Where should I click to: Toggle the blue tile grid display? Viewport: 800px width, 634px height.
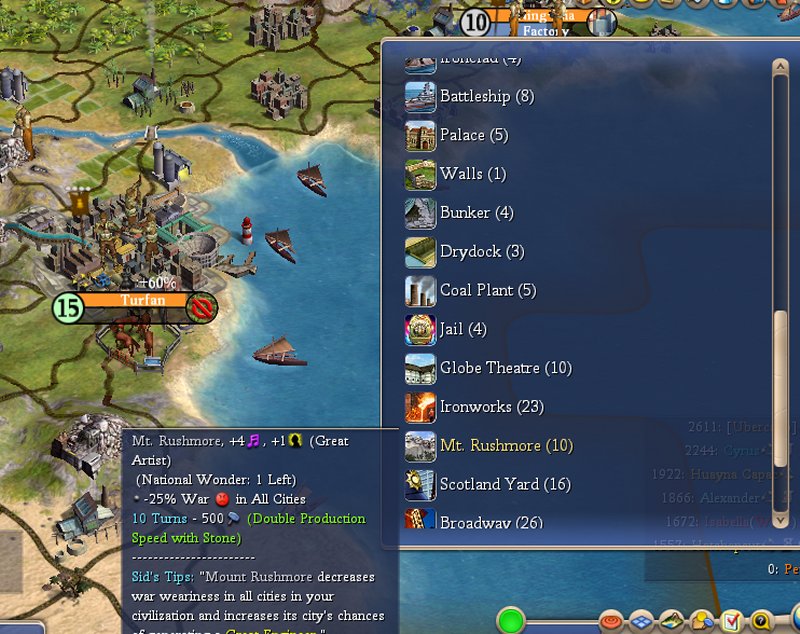point(641,621)
